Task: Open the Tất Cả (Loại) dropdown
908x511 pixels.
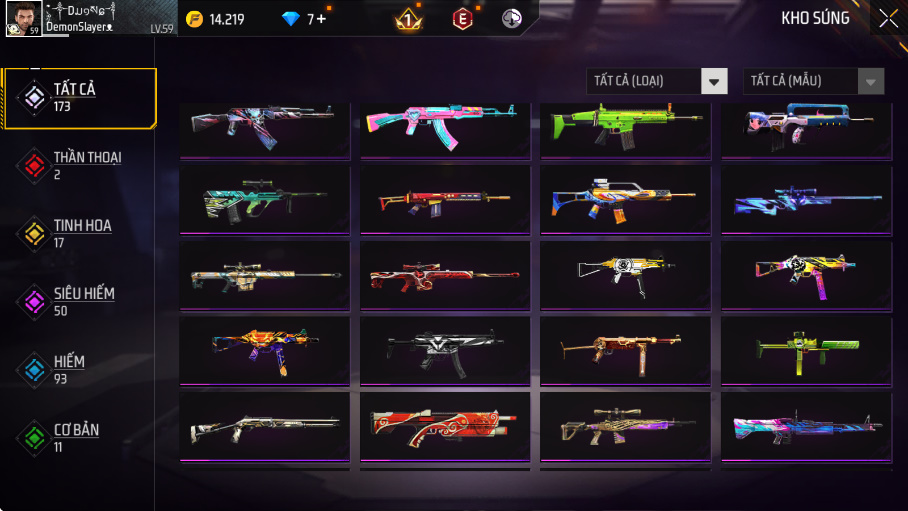Action: (x=656, y=81)
